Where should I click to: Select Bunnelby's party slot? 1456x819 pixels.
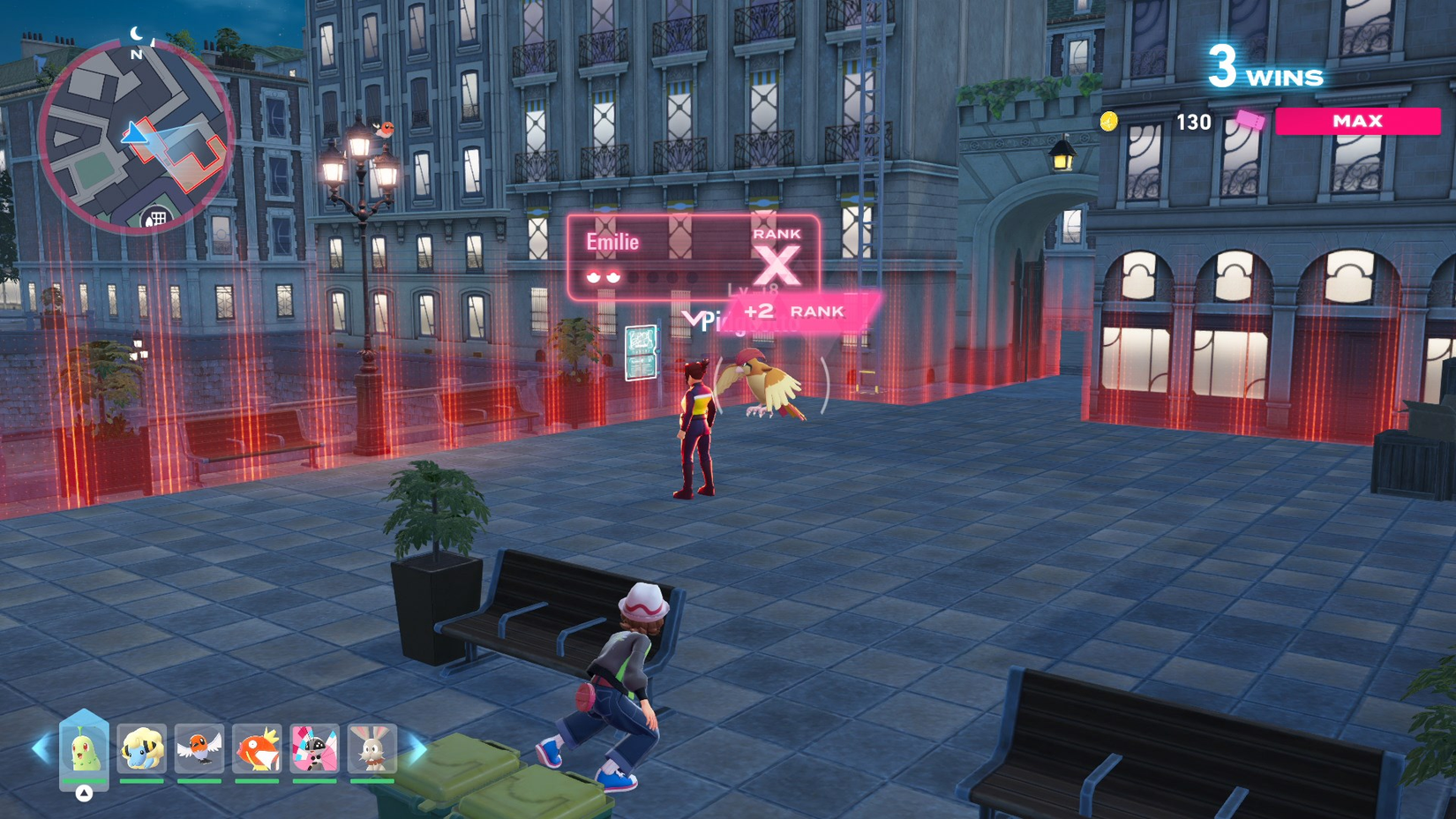pyautogui.click(x=372, y=748)
